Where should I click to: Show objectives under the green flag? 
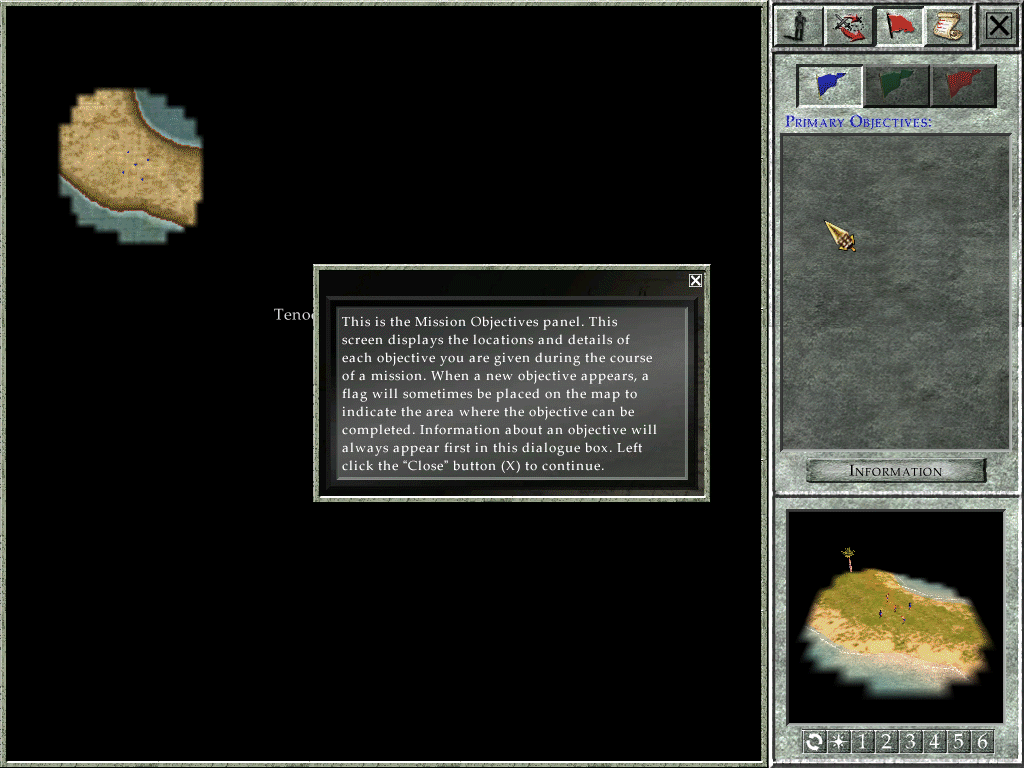click(897, 86)
